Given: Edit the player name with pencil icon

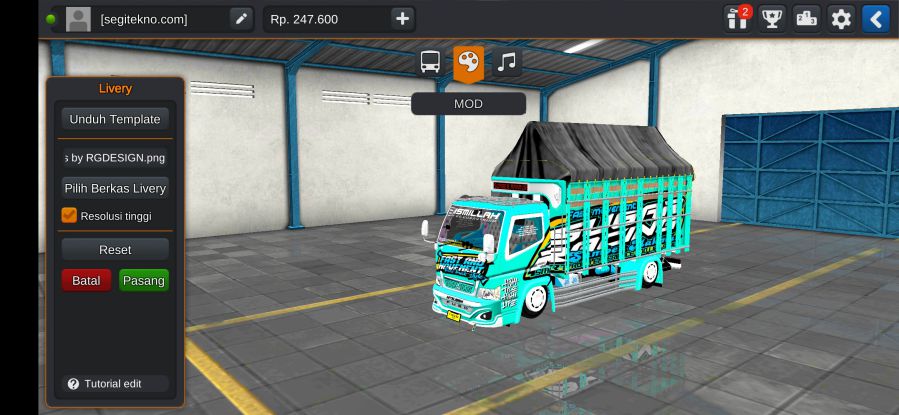Looking at the screenshot, I should pos(241,19).
